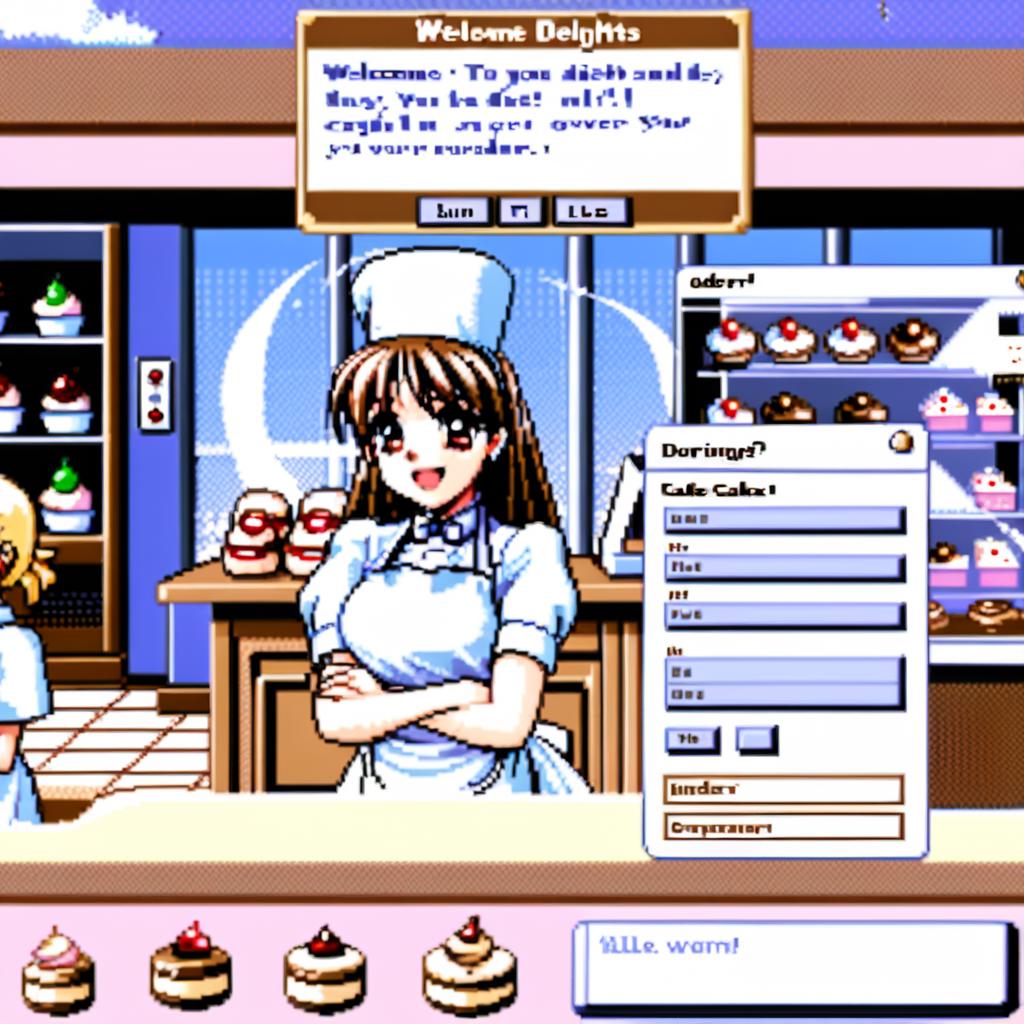Close the order panel with the round button
This screenshot has height=1024, width=1024.
[x=901, y=442]
